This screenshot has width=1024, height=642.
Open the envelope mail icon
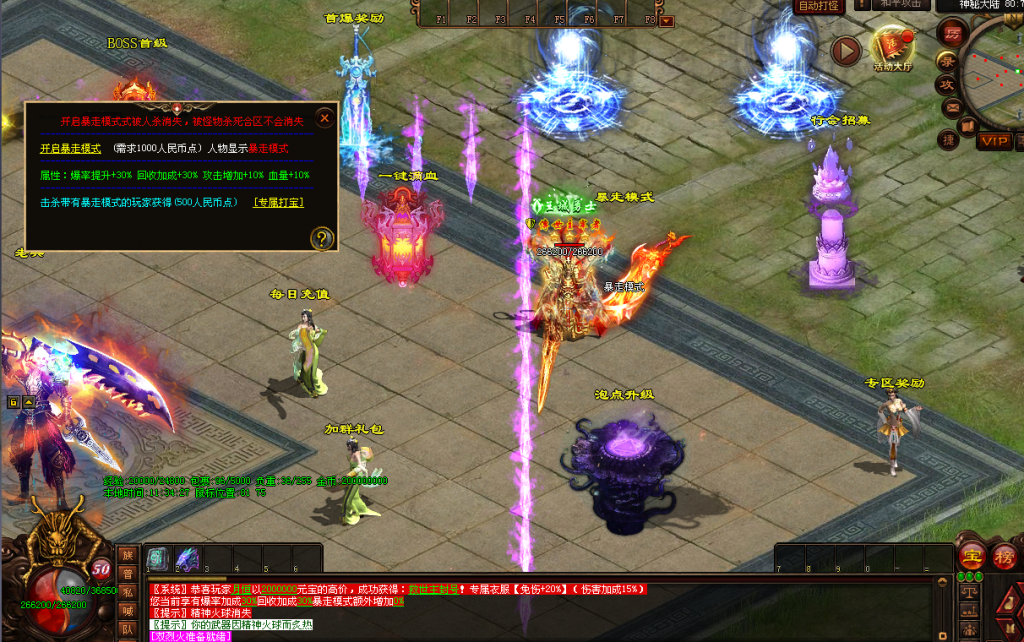951,108
